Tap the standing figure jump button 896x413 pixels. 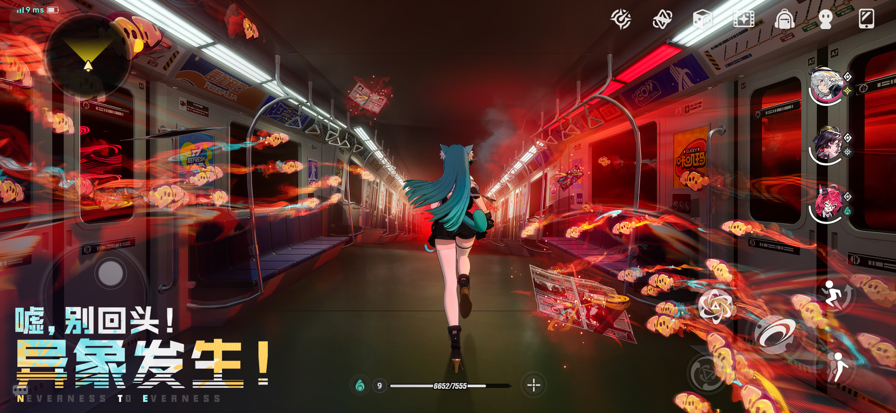tap(838, 367)
